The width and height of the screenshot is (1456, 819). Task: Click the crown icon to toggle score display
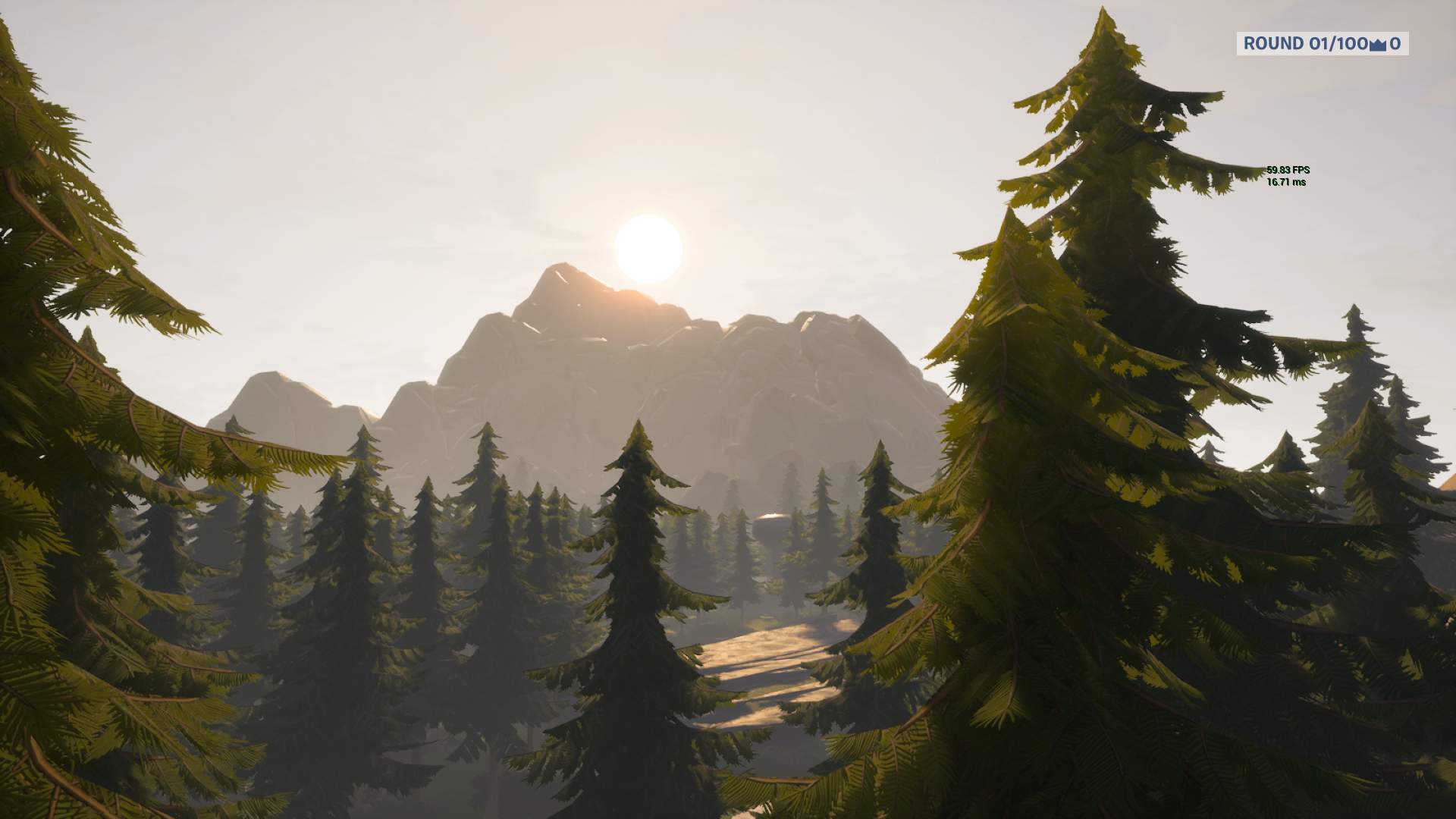point(1378,45)
